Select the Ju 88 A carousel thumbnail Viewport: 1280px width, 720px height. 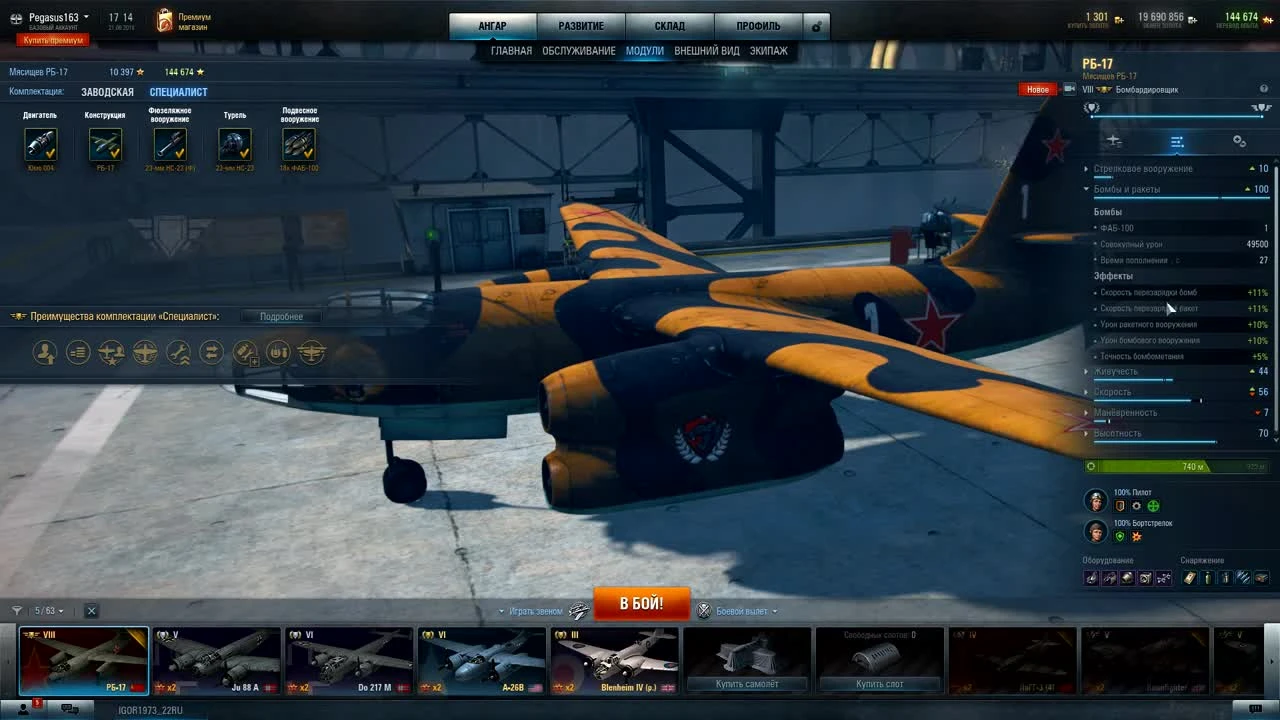[x=217, y=658]
